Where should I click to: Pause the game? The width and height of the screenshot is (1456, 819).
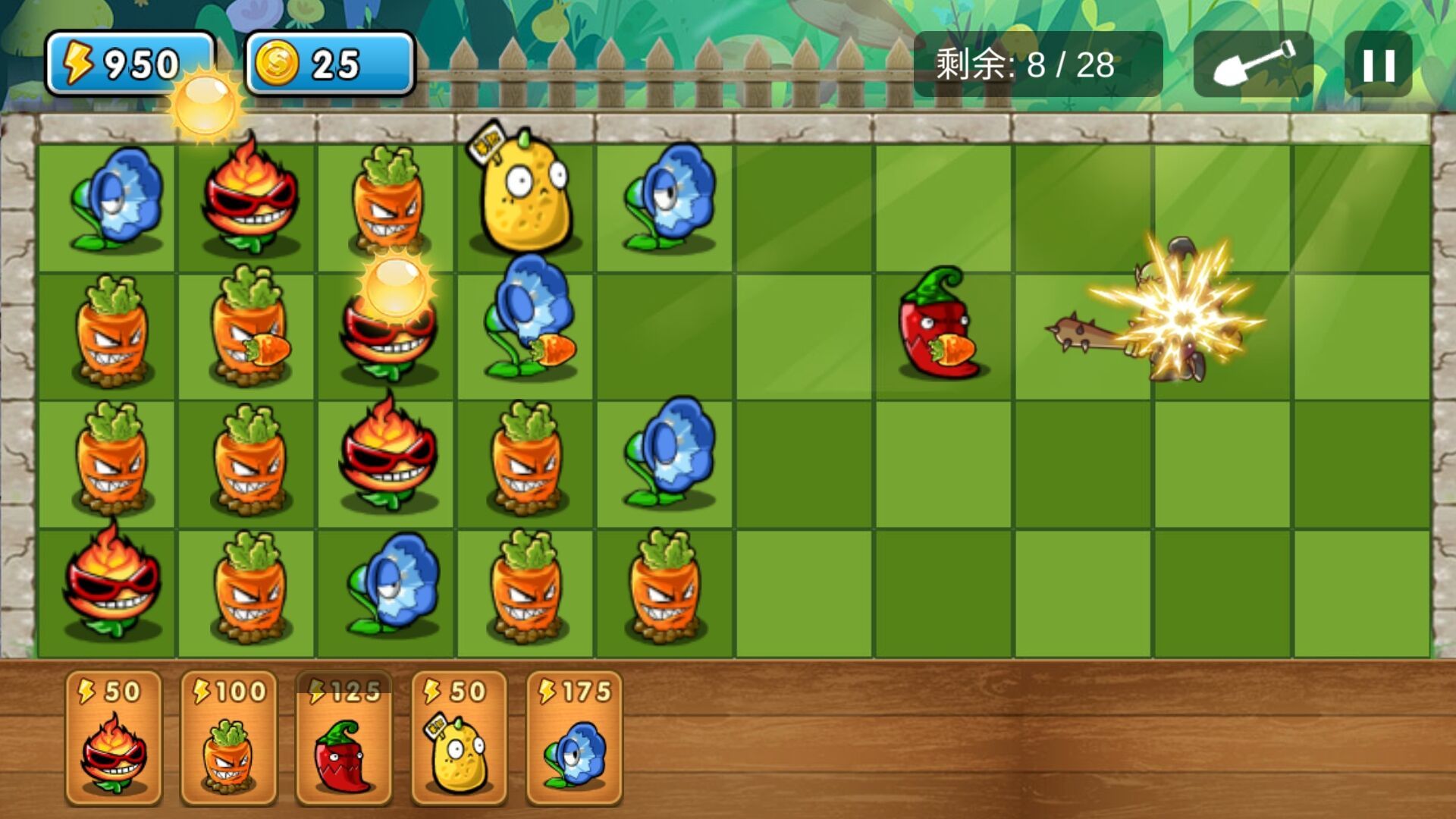click(x=1380, y=67)
